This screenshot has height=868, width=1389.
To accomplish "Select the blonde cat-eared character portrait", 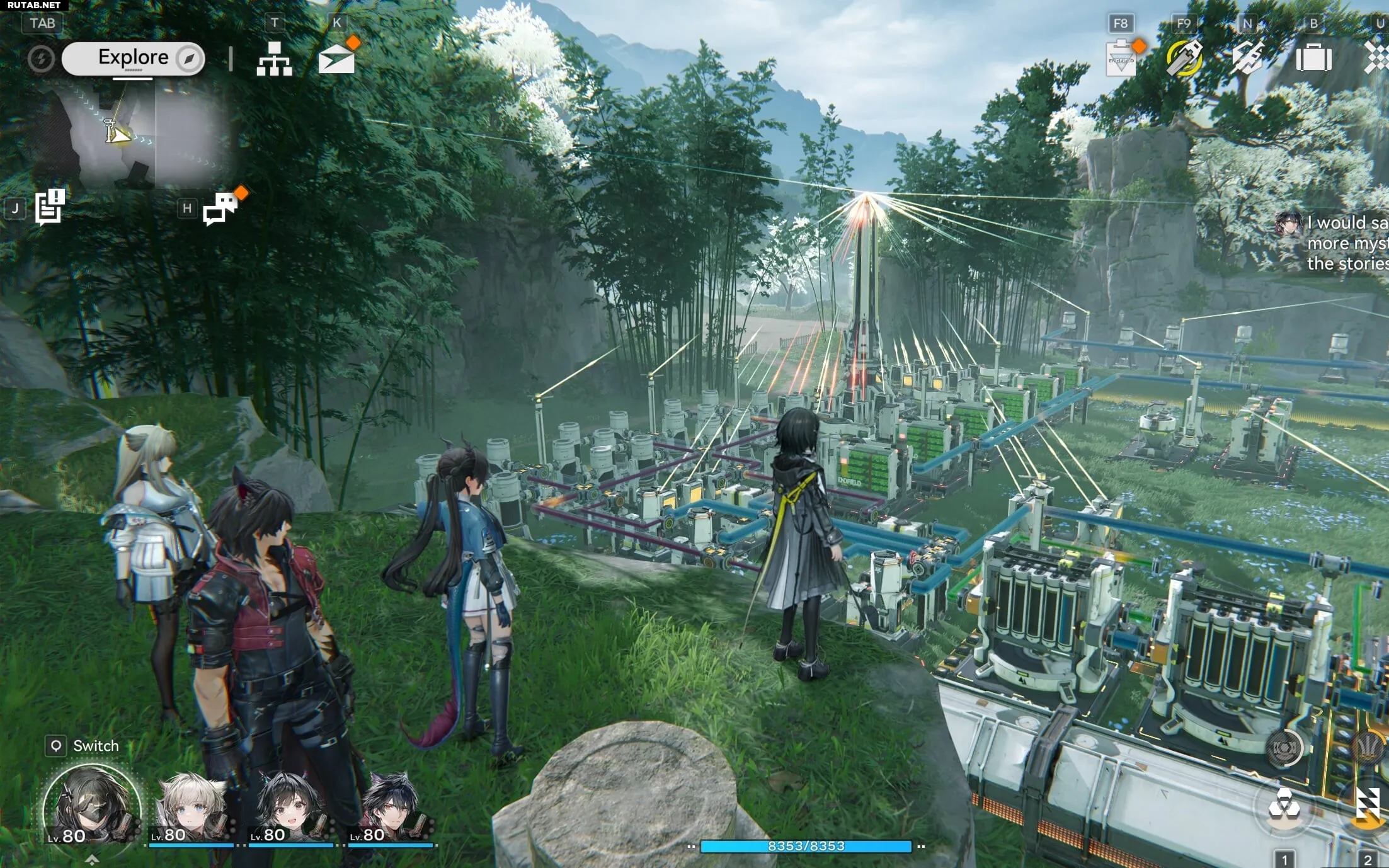I will tap(191, 809).
